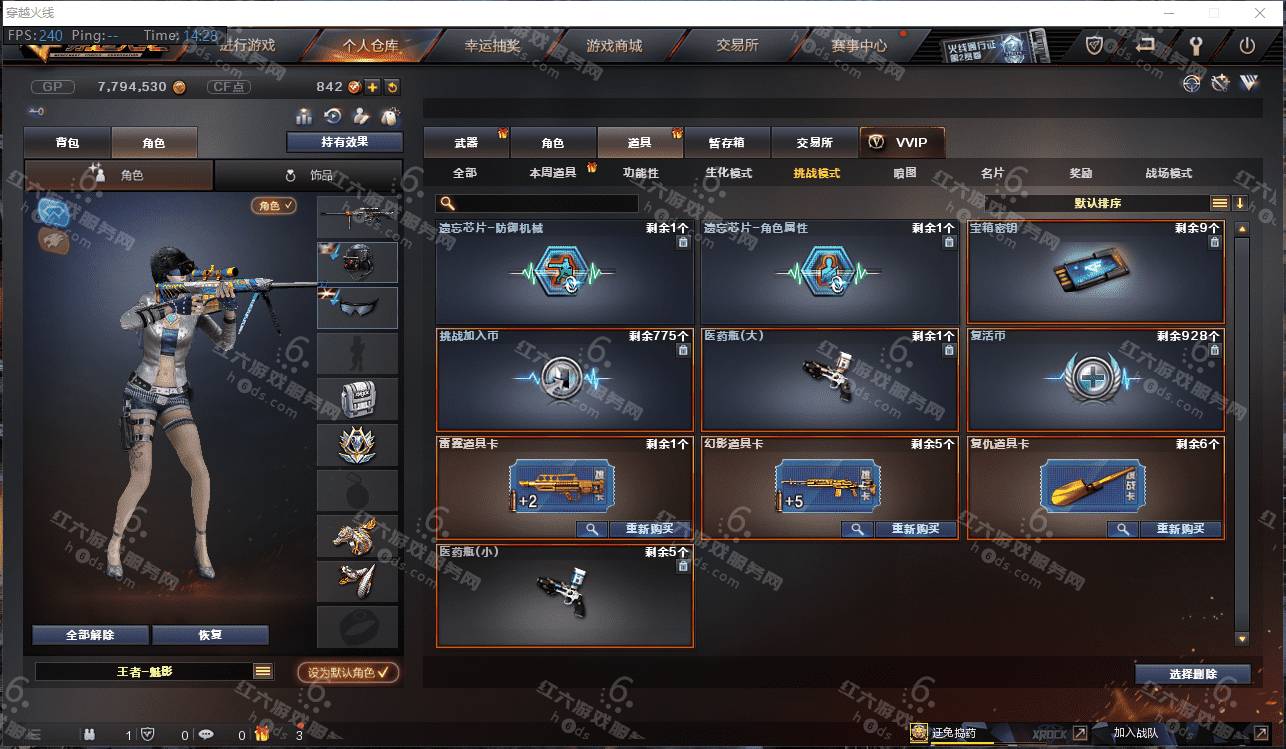Close the game window
The height and width of the screenshot is (749, 1286).
(1259, 13)
